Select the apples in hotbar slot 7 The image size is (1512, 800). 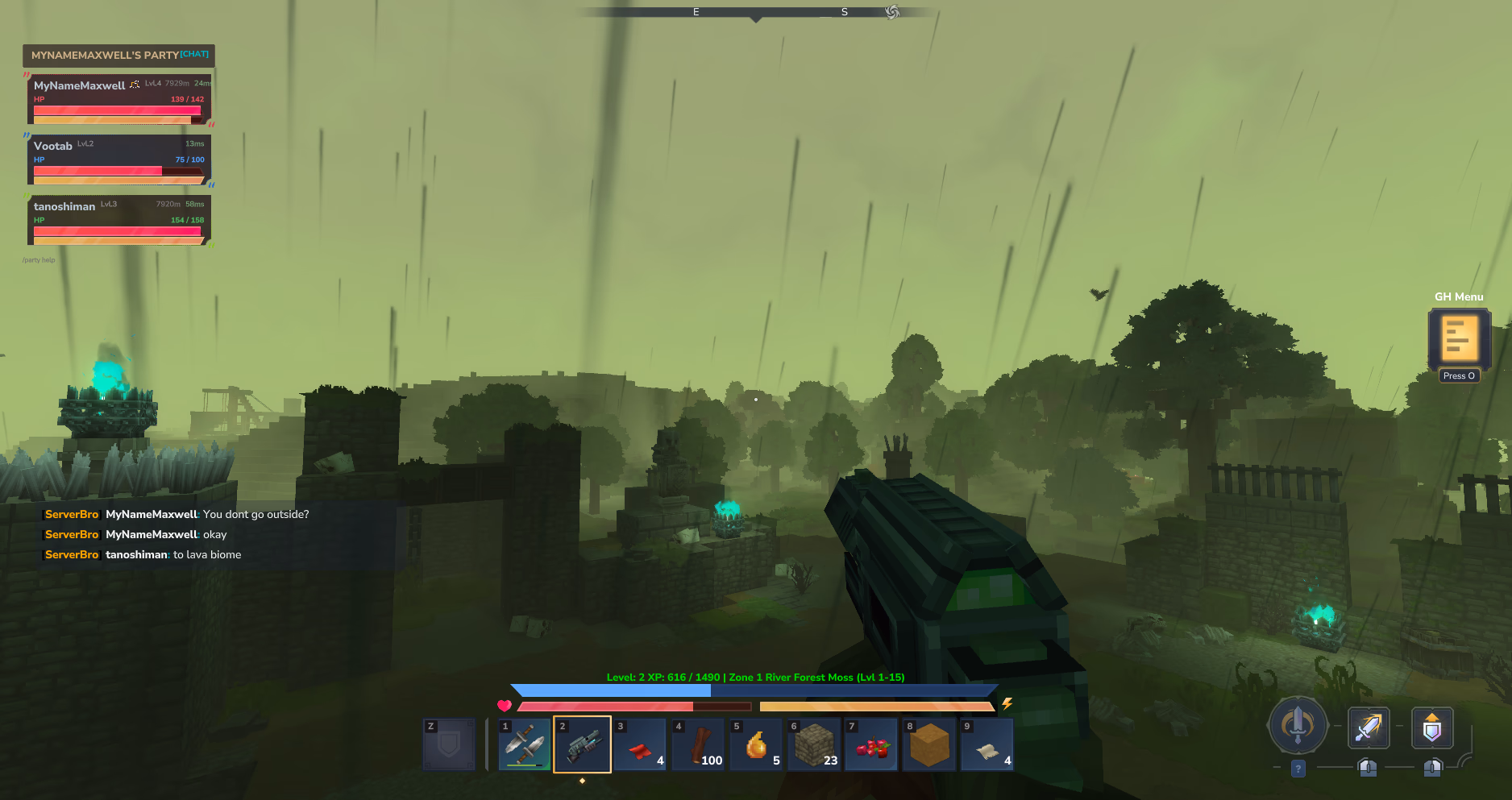point(870,743)
